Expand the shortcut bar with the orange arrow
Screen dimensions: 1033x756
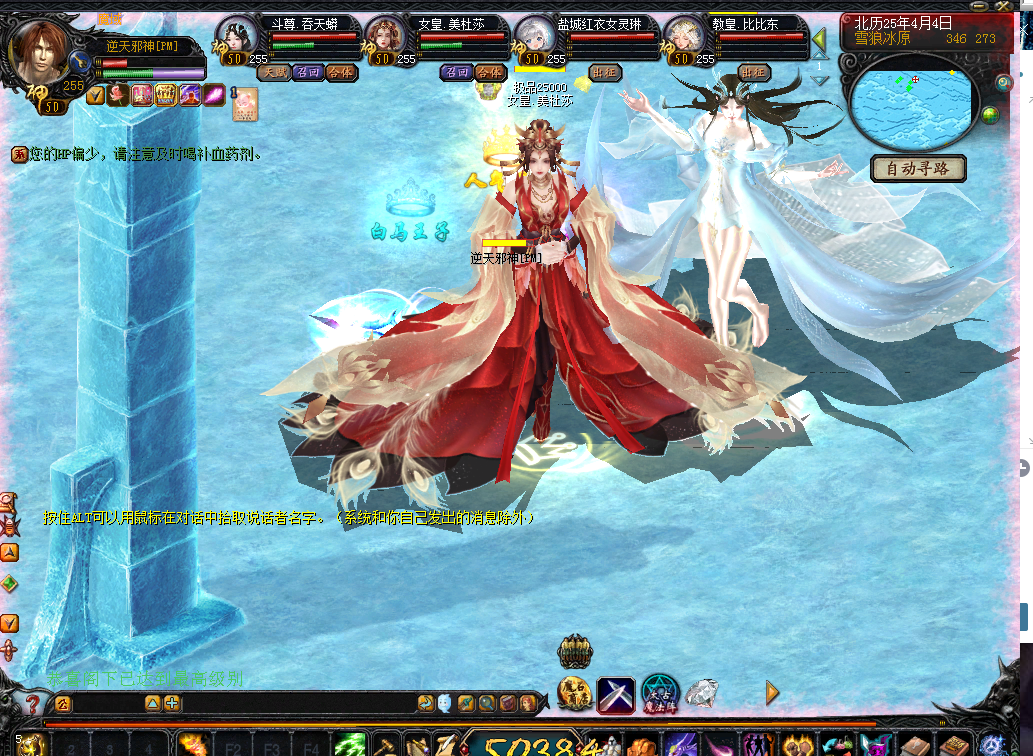pyautogui.click(x=772, y=692)
